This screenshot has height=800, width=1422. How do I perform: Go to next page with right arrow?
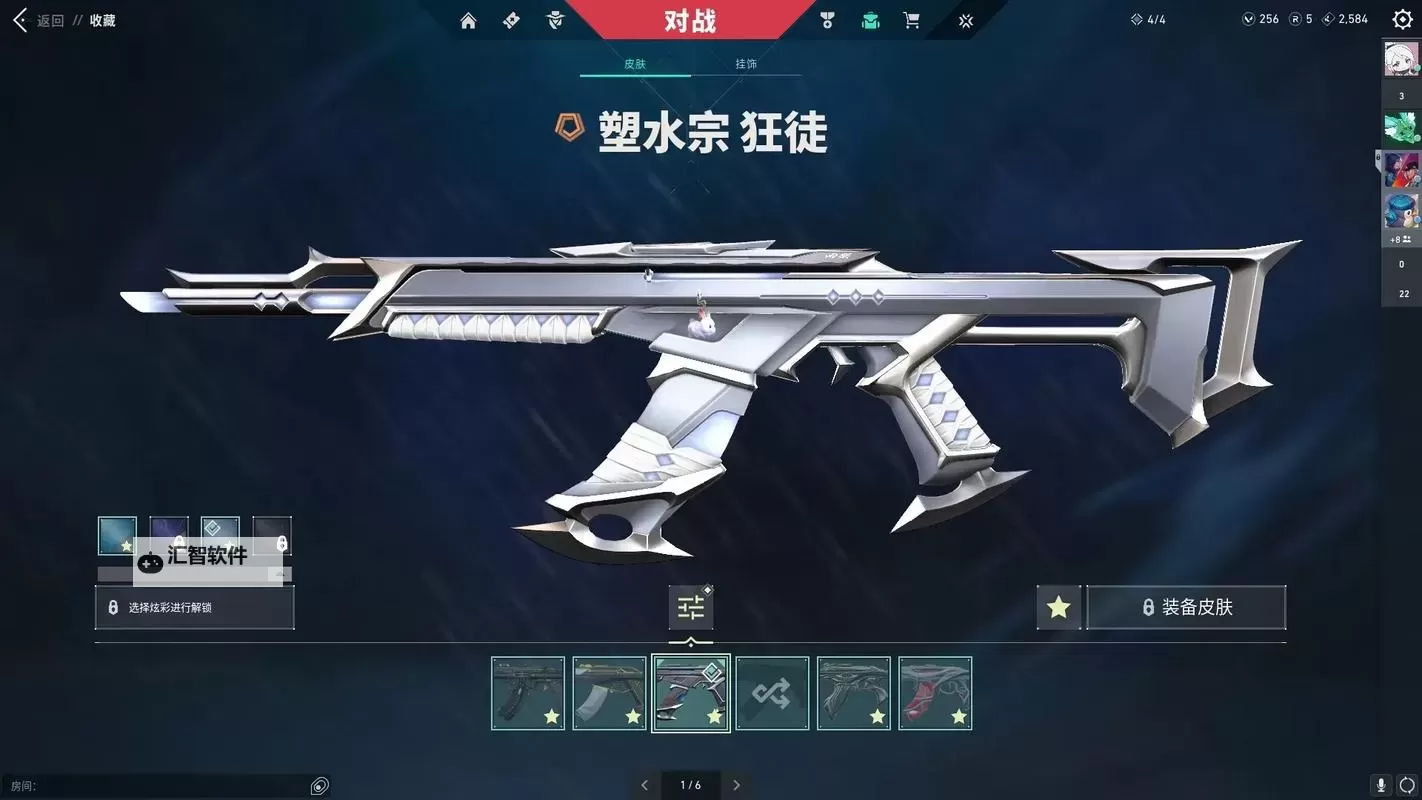(737, 785)
